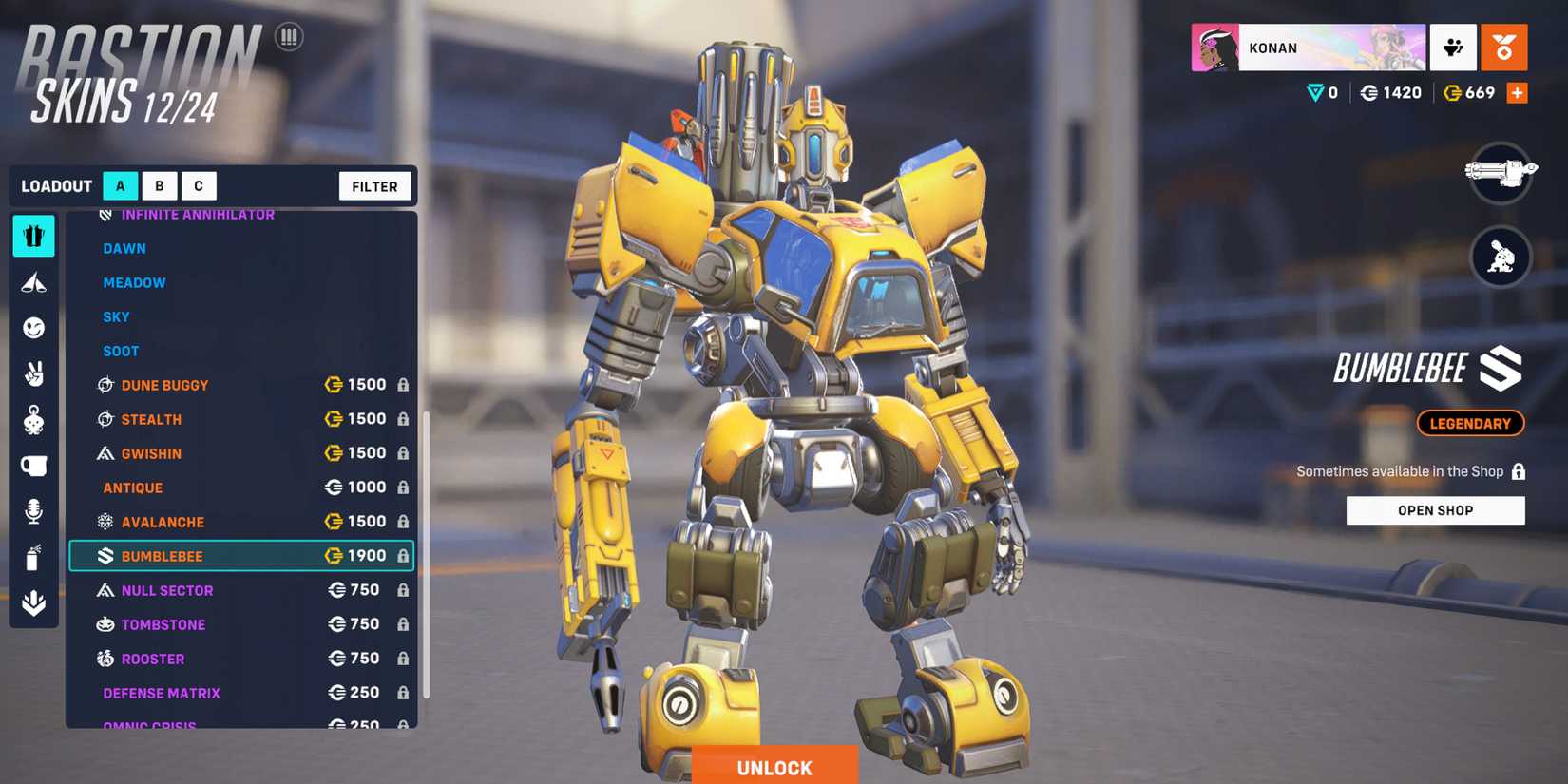Screen dimensions: 1568x784
Task: Open the Weapon Charms category
Action: pos(33,420)
